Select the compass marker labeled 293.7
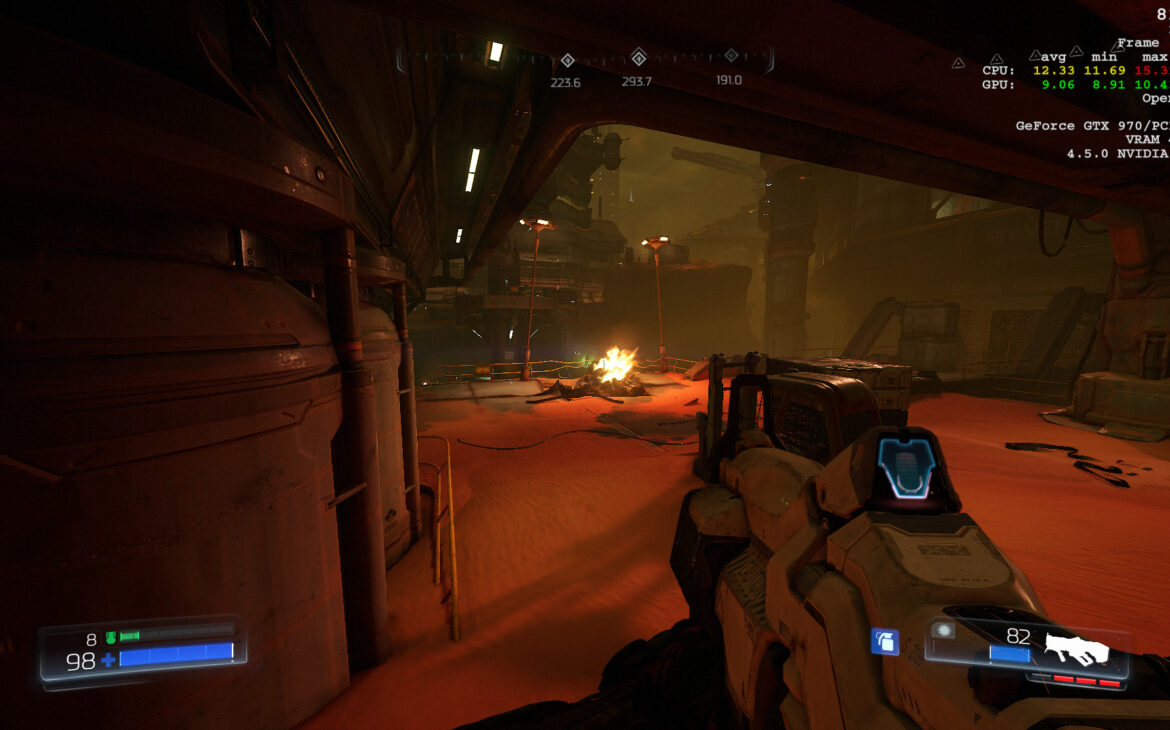The width and height of the screenshot is (1170, 730). [x=638, y=57]
